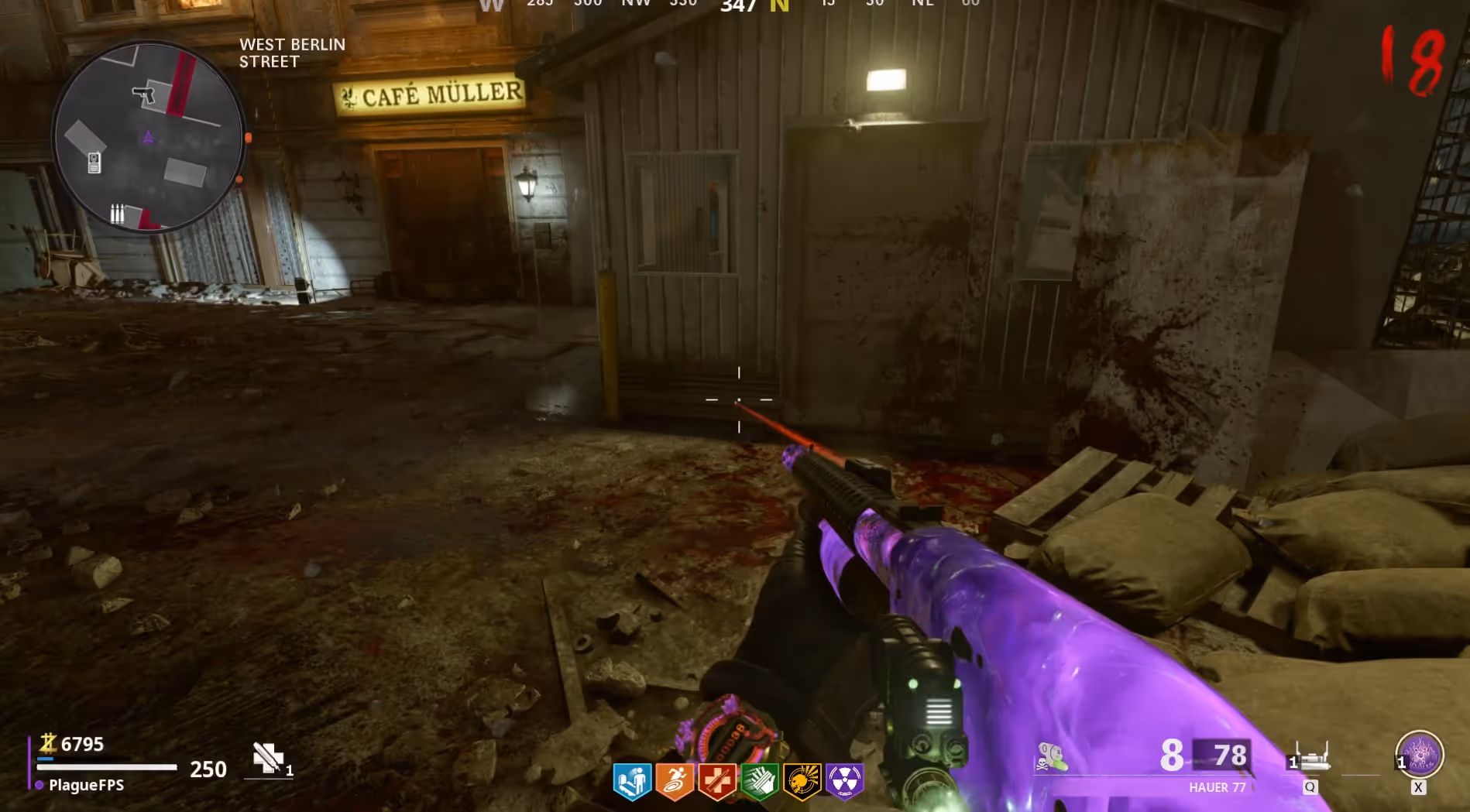
Task: Select the pistol marker on the minimap
Action: [x=143, y=94]
